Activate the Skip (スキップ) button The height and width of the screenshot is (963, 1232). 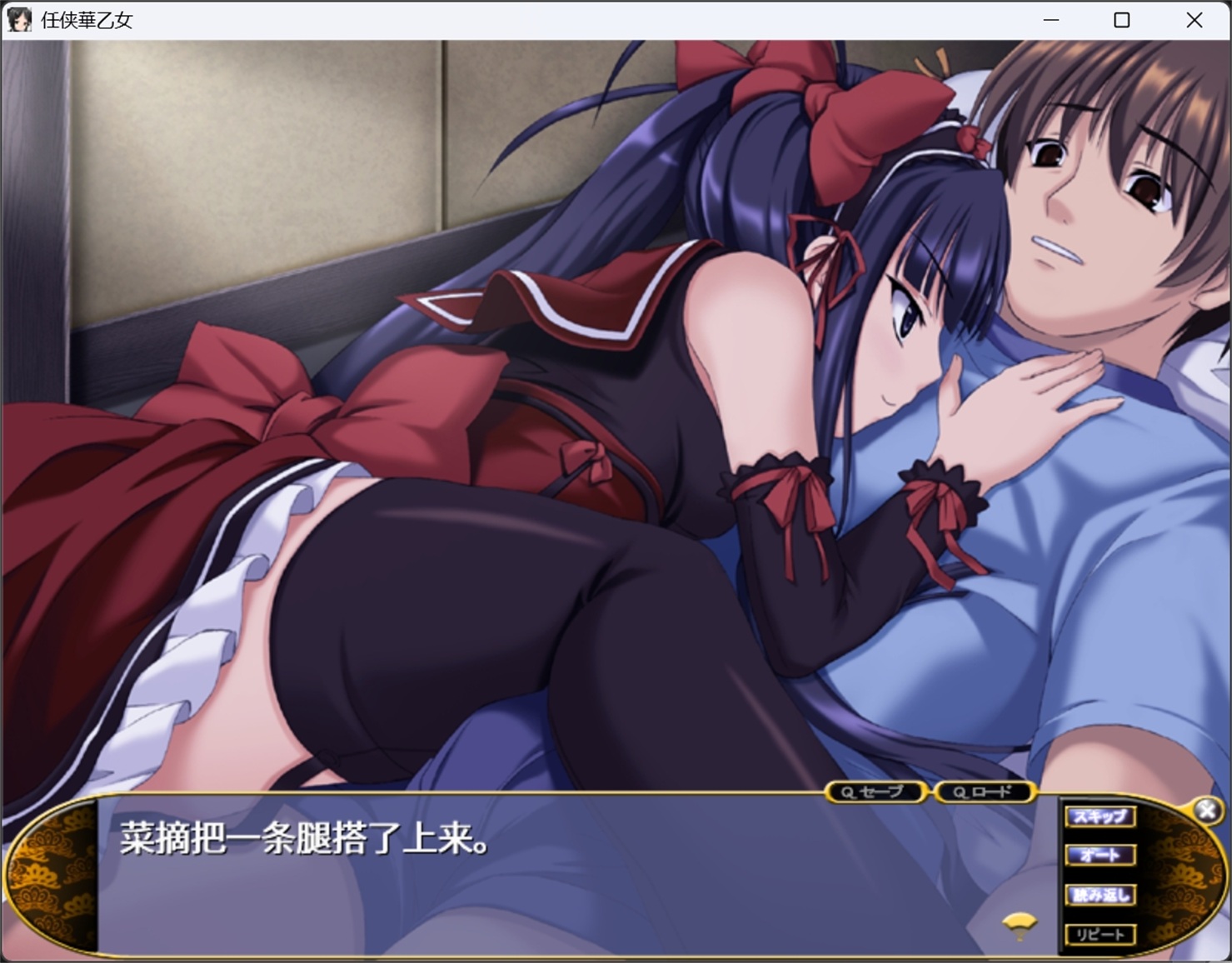1100,816
